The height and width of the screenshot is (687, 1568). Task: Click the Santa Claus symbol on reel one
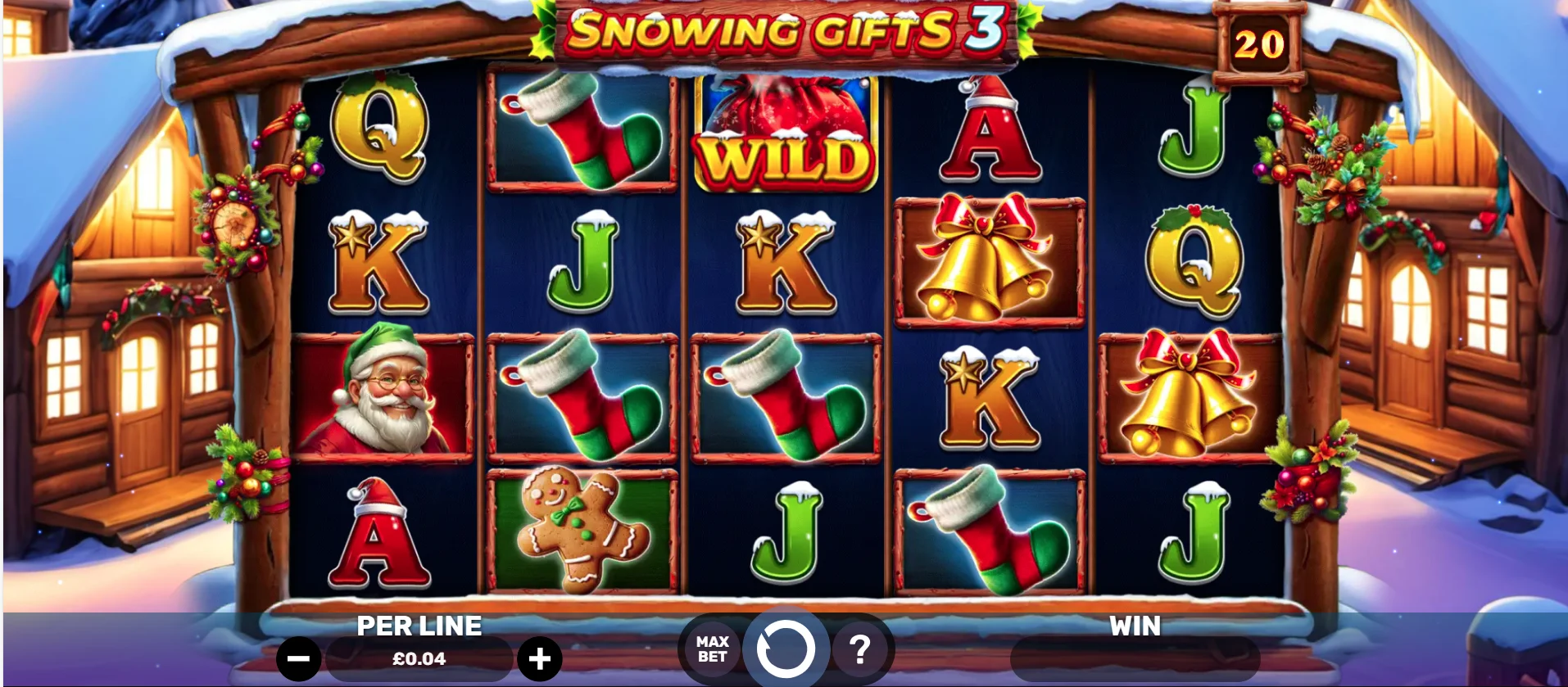tap(382, 393)
